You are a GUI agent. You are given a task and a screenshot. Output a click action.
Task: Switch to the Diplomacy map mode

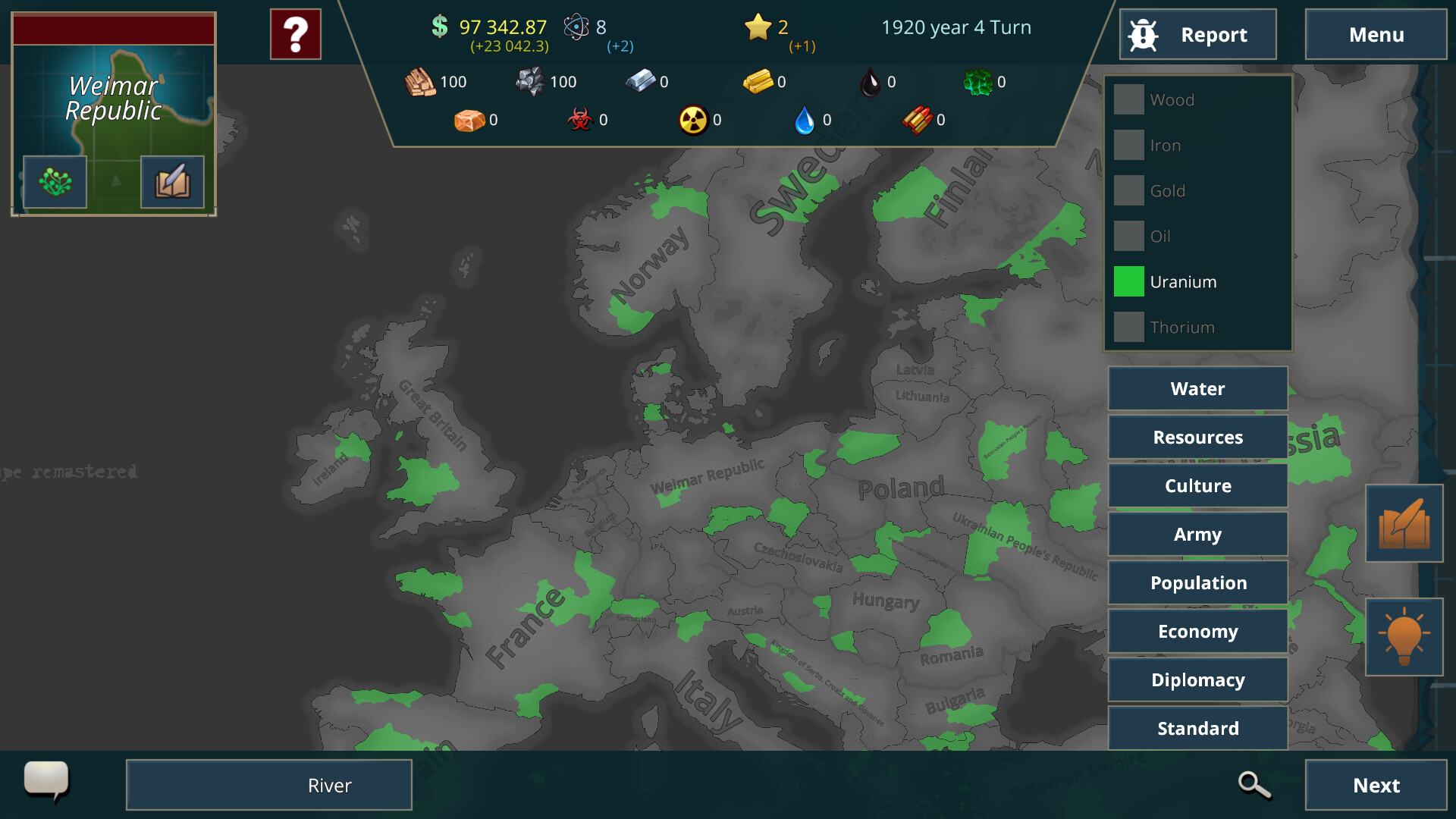[1197, 679]
